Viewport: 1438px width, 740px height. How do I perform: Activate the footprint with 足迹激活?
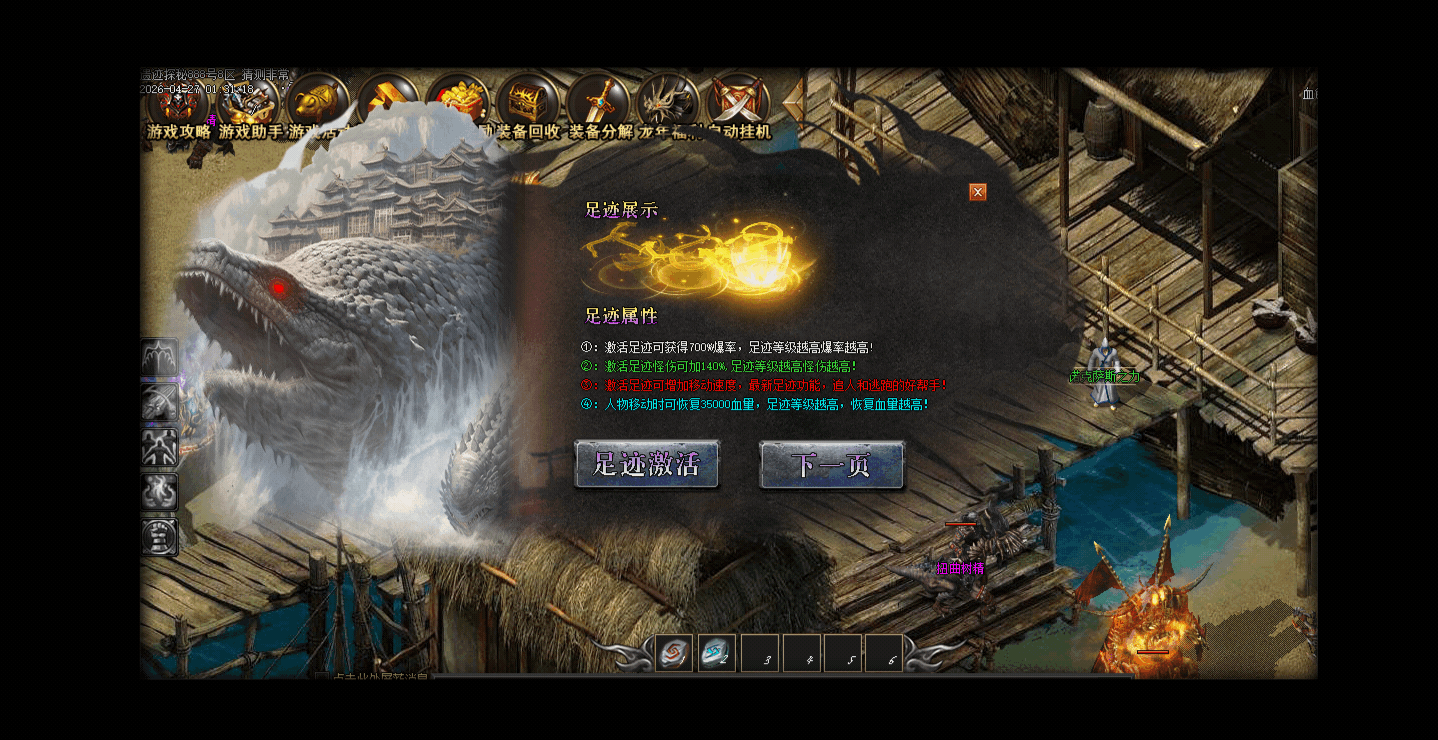click(646, 465)
